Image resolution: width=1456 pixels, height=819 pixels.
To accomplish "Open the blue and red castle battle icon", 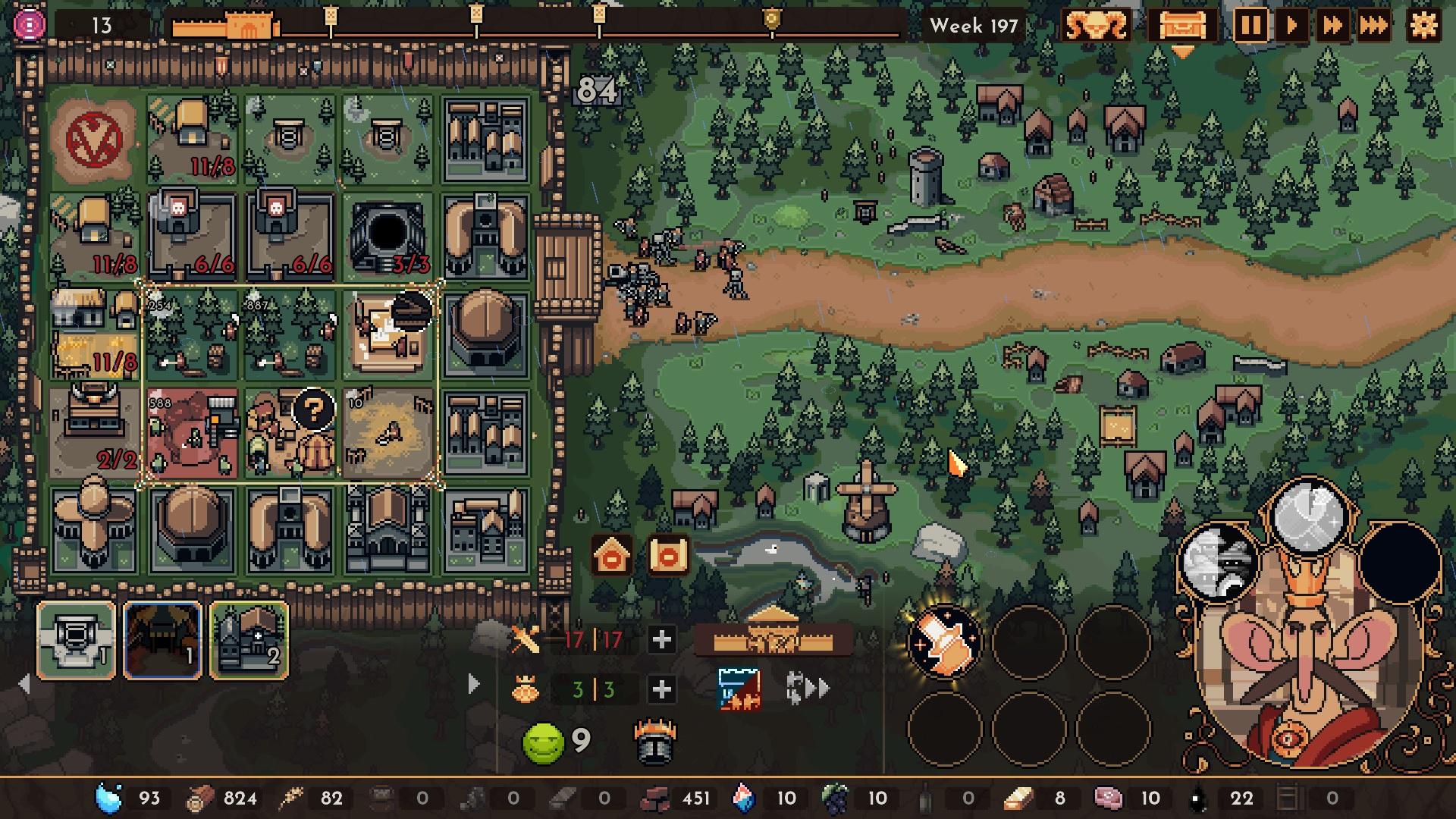I will click(x=739, y=689).
